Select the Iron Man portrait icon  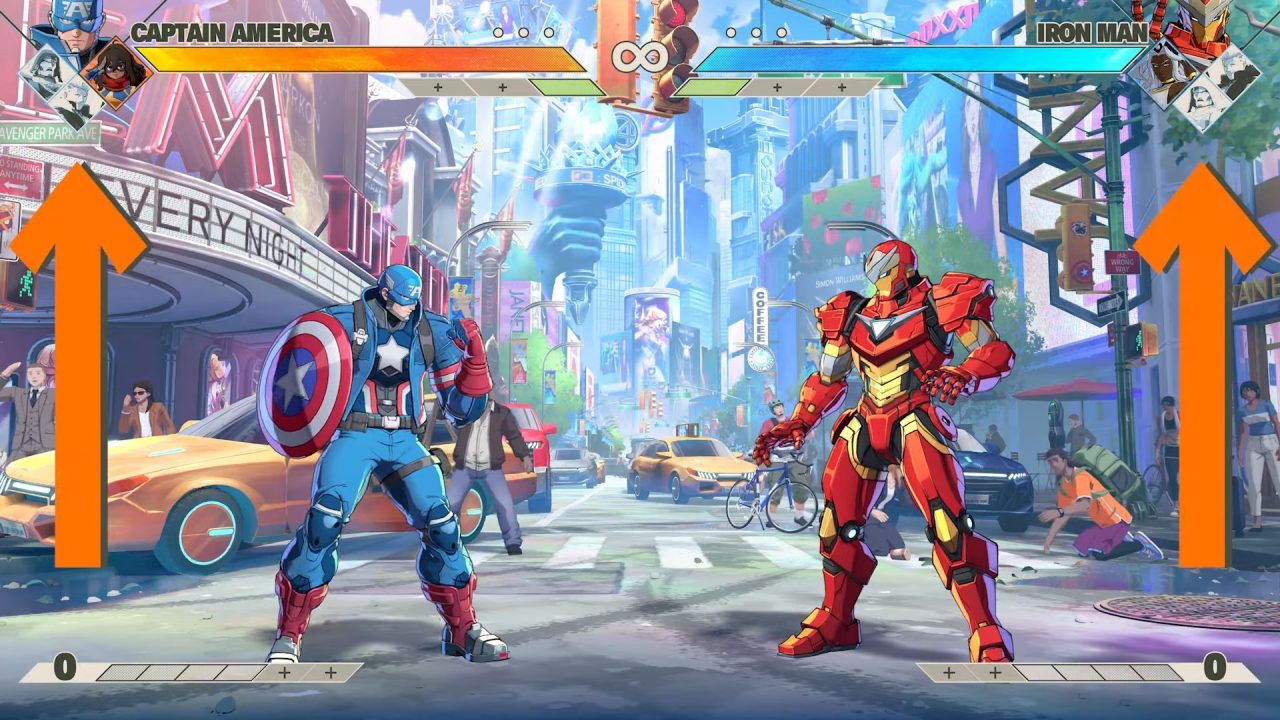(1202, 25)
